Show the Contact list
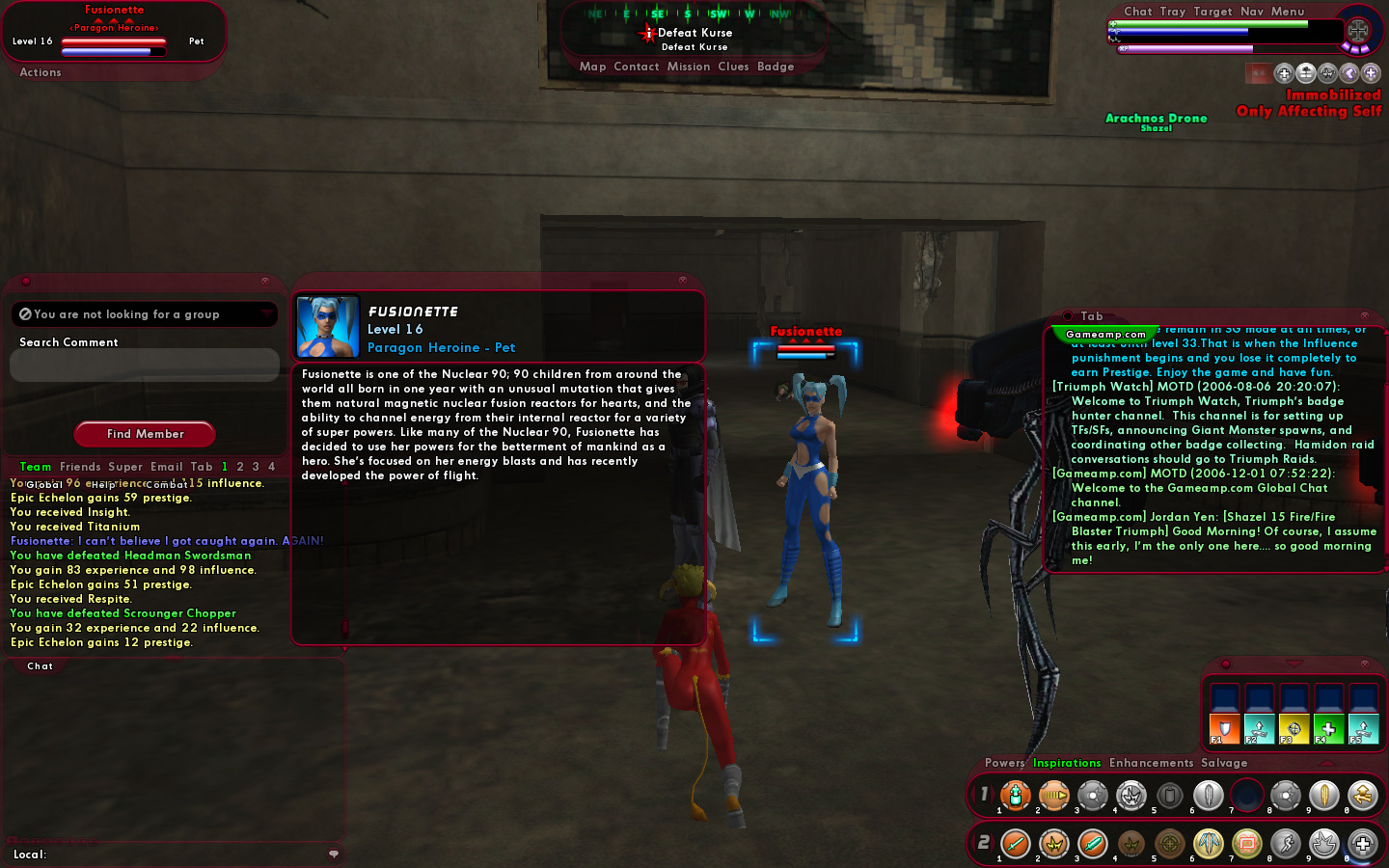Screen dimensions: 1389x868 coord(637,68)
